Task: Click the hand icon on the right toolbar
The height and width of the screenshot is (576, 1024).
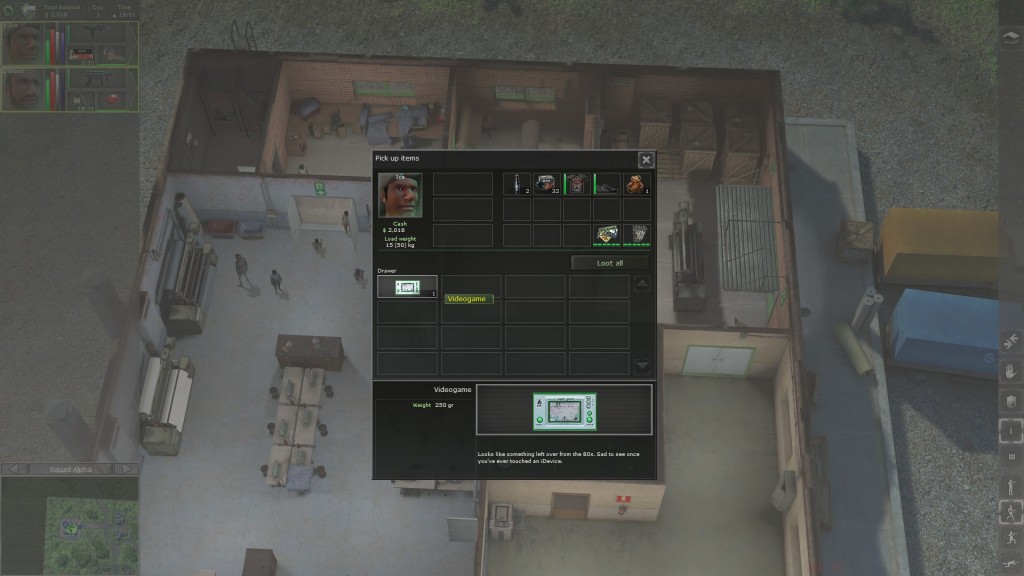Action: point(1009,370)
